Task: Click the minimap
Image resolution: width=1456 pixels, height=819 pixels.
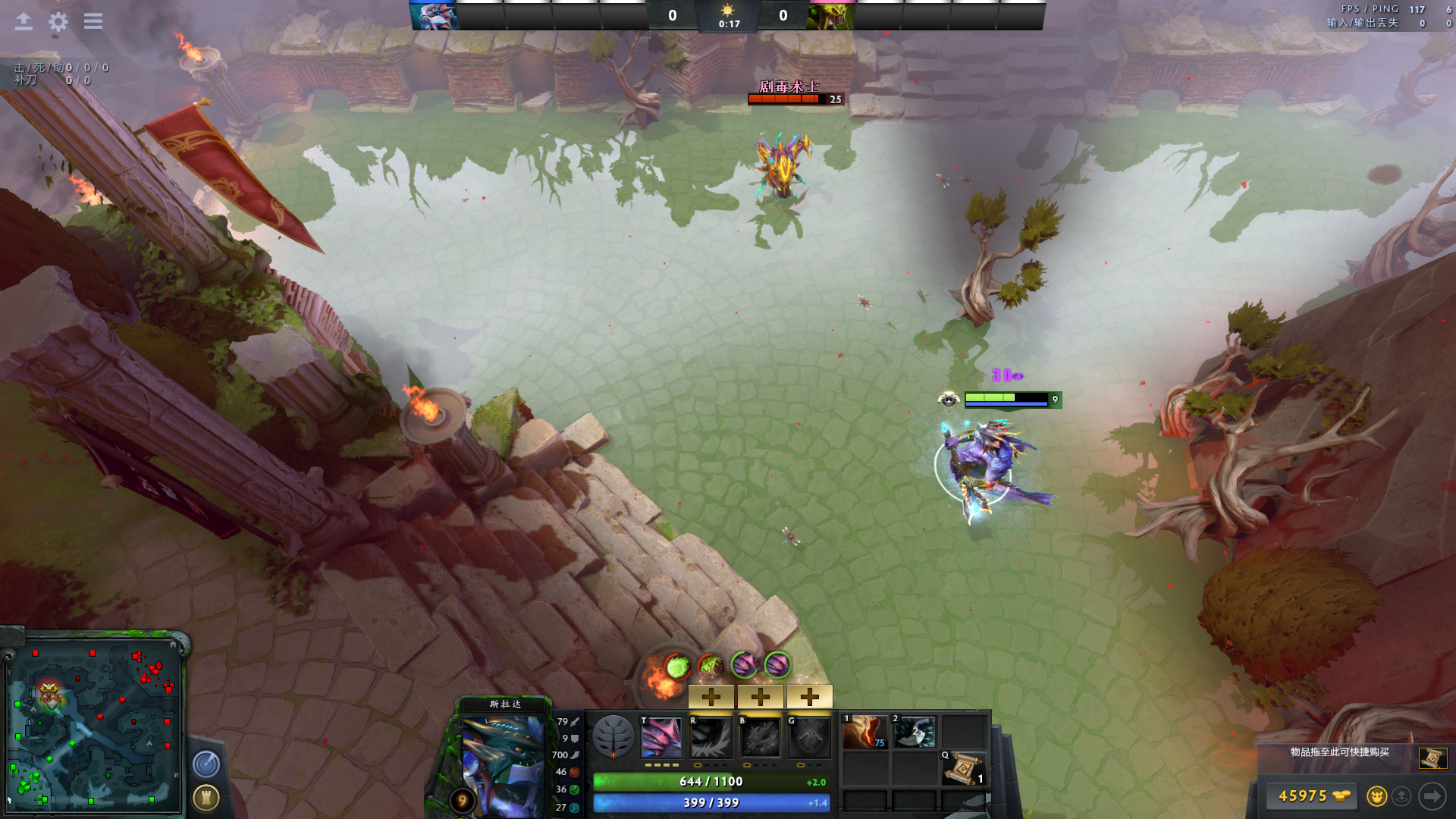Action: point(94,726)
